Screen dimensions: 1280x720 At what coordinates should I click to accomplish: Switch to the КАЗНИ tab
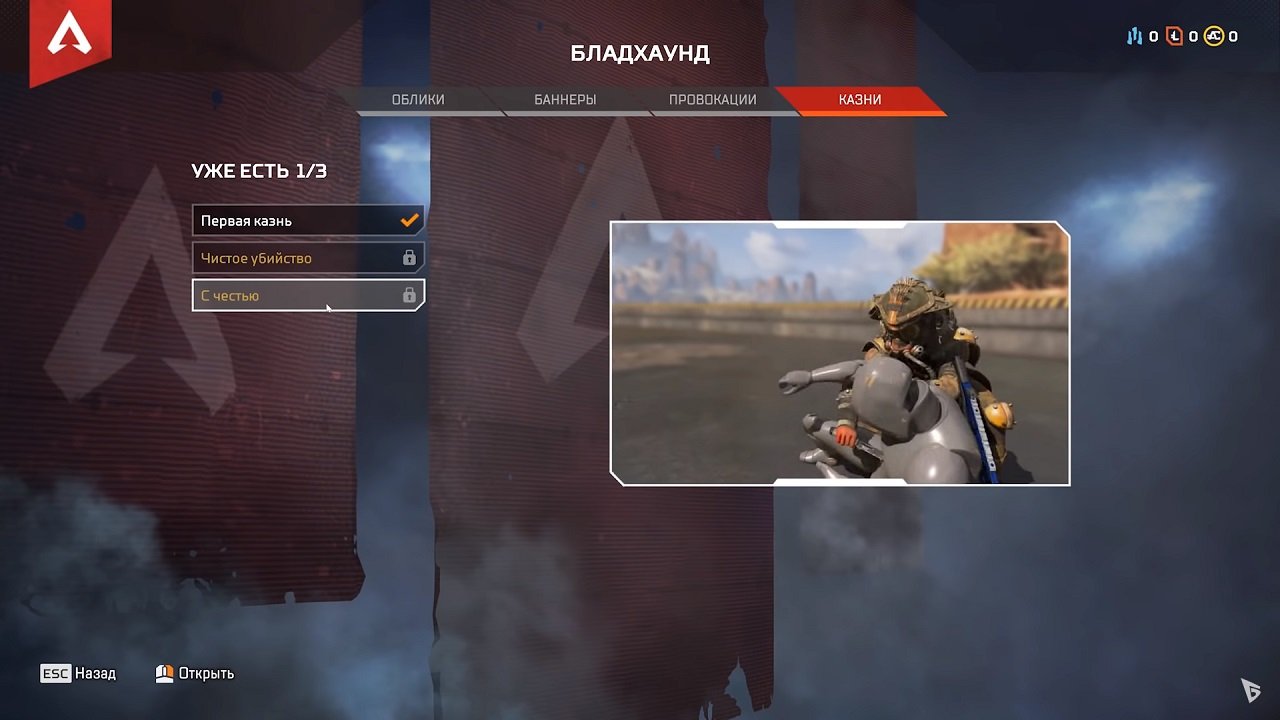862,99
